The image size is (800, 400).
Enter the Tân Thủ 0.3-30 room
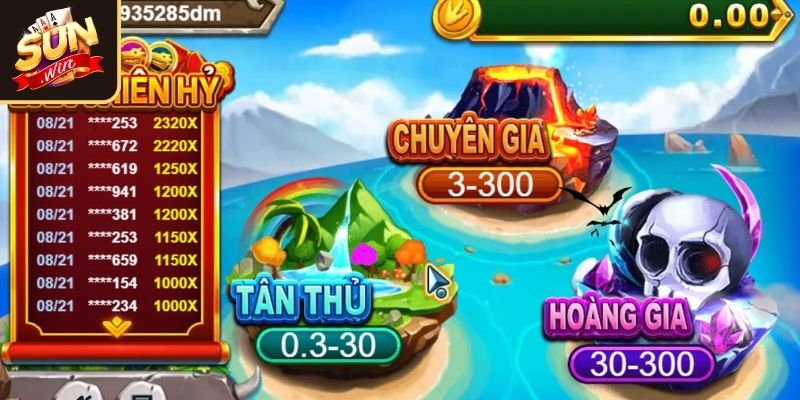point(328,343)
